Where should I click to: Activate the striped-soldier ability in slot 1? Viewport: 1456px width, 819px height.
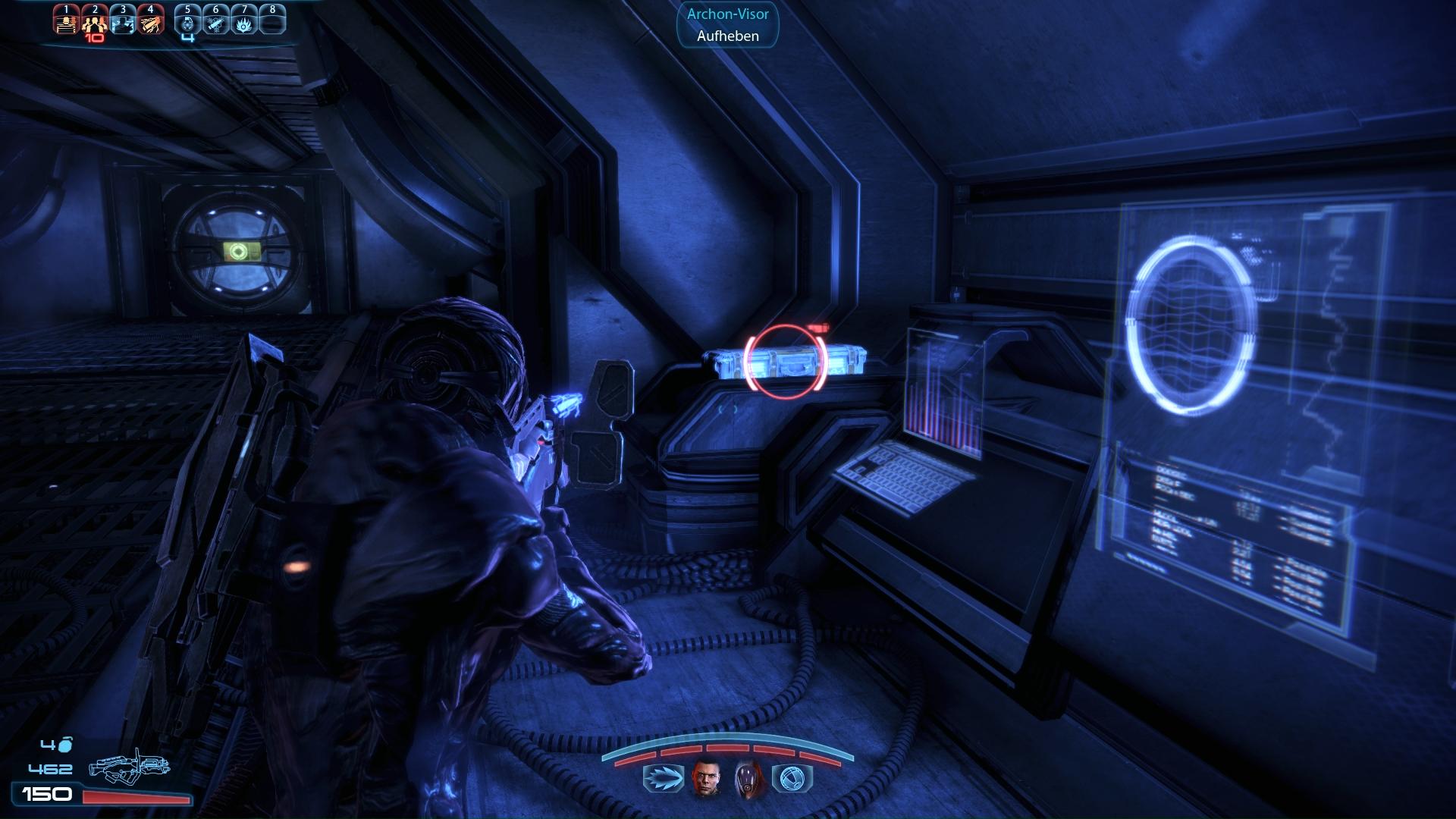66,21
